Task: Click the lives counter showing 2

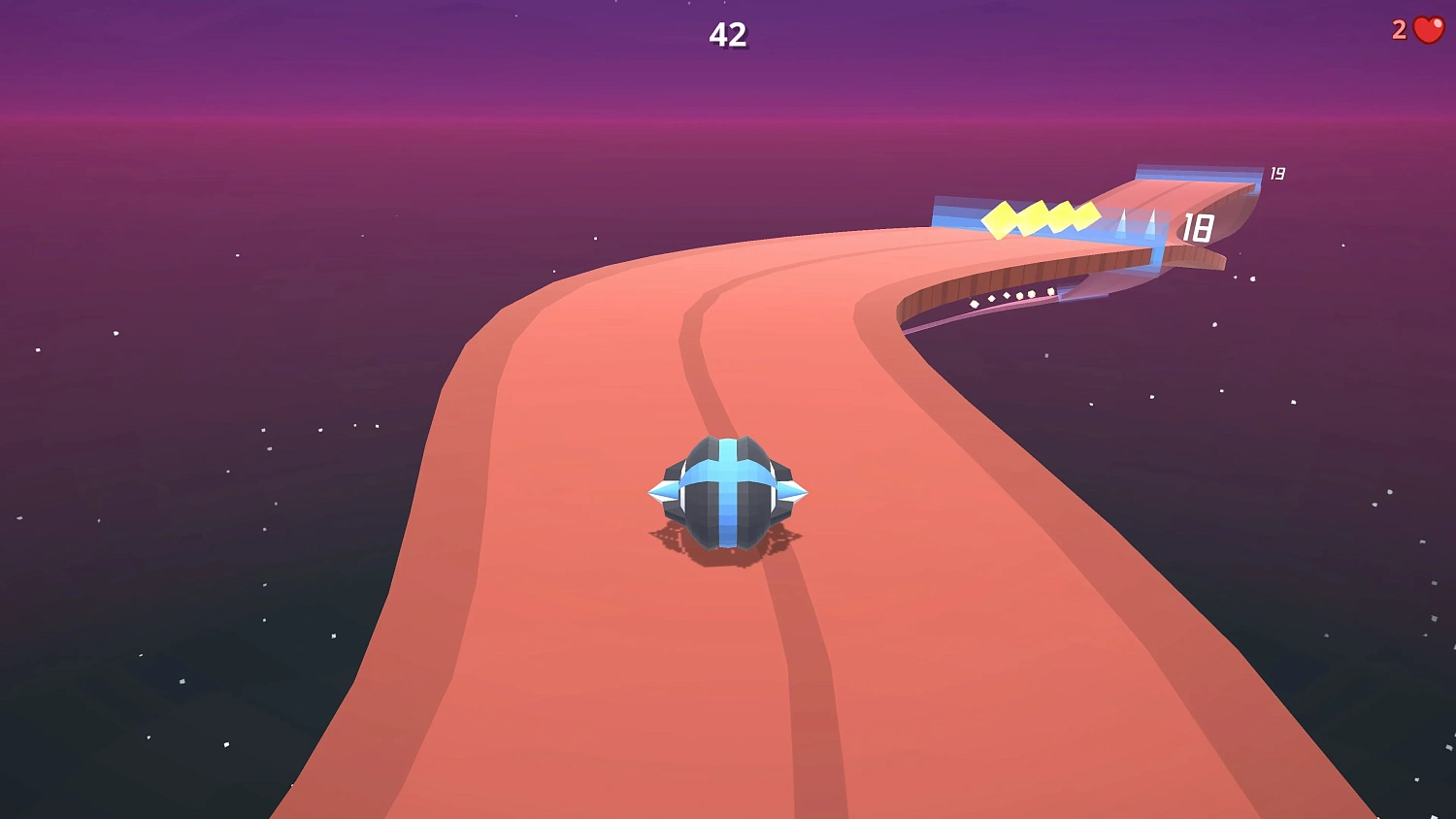Action: click(1398, 28)
